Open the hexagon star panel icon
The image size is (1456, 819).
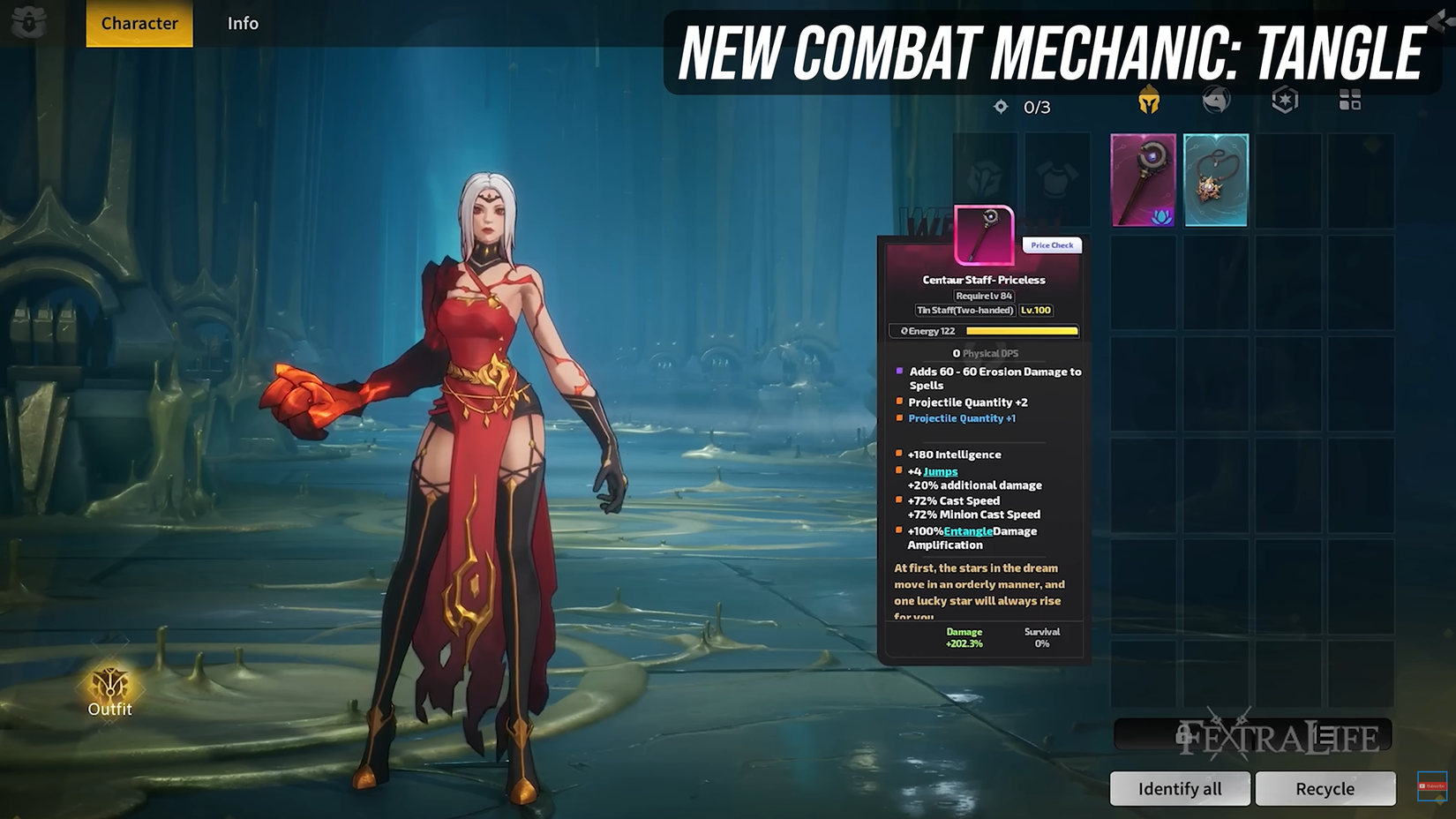[x=1285, y=100]
